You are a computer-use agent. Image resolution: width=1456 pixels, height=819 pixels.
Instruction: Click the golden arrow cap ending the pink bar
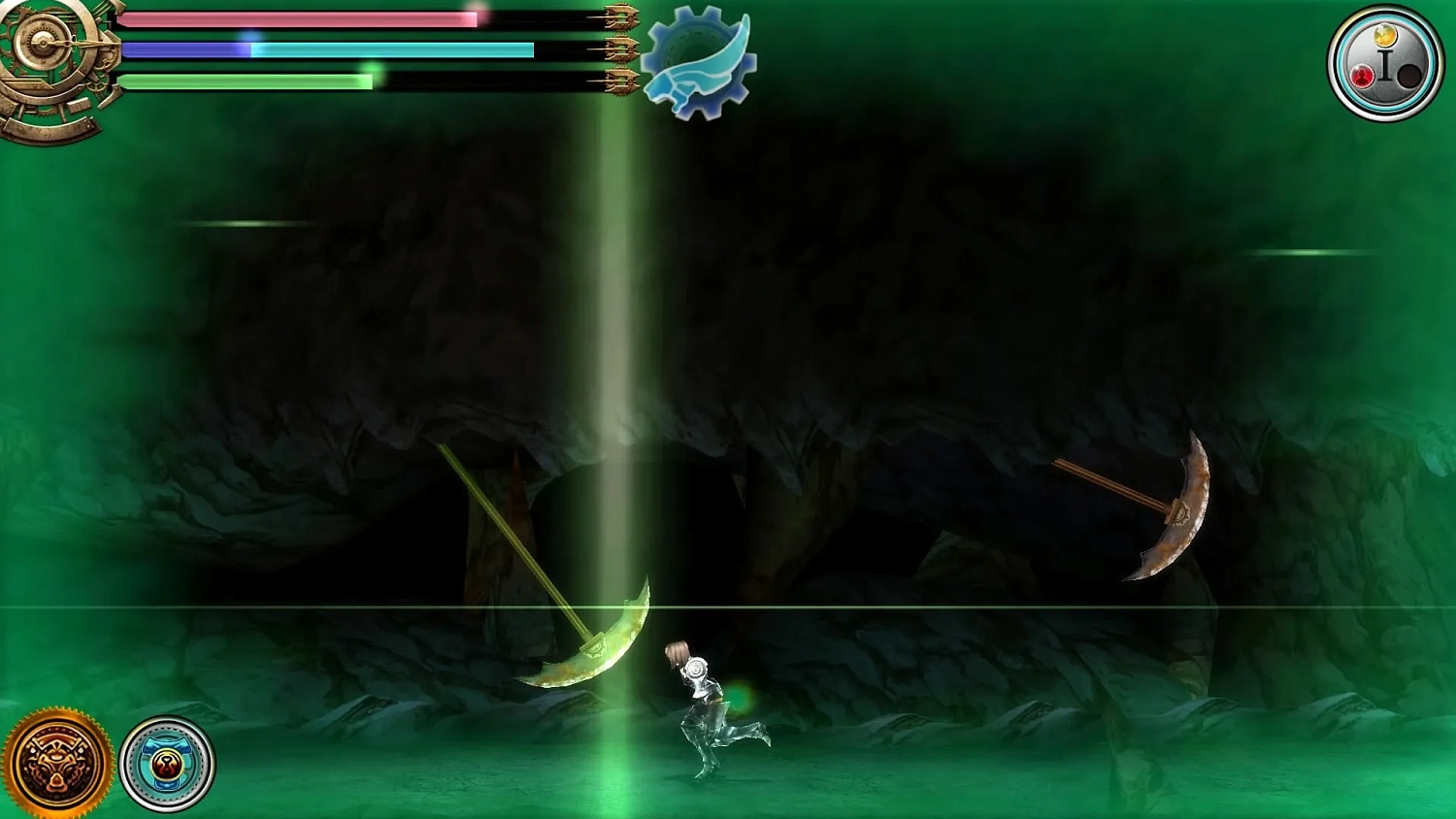click(621, 16)
